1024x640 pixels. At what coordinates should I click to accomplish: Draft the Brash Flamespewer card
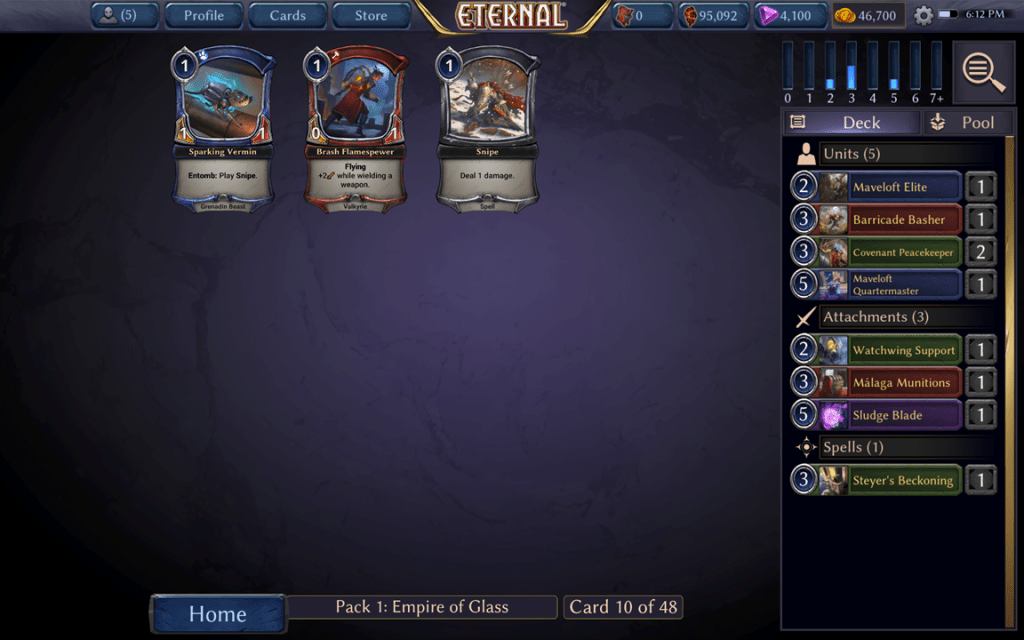coord(355,128)
